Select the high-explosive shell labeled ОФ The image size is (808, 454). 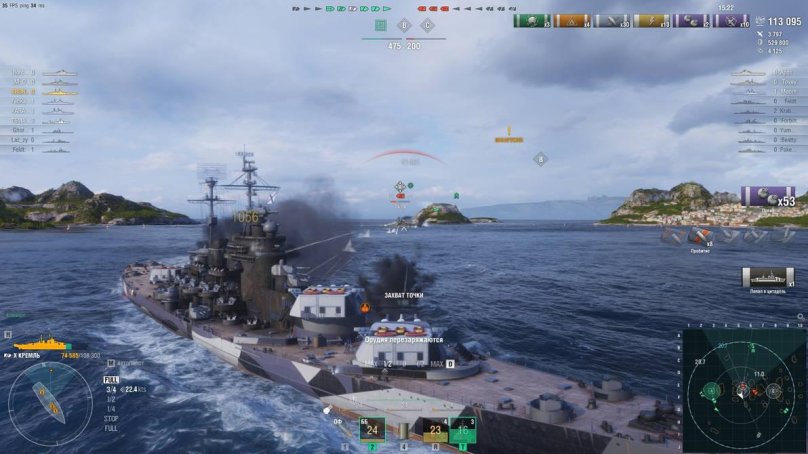click(x=339, y=421)
